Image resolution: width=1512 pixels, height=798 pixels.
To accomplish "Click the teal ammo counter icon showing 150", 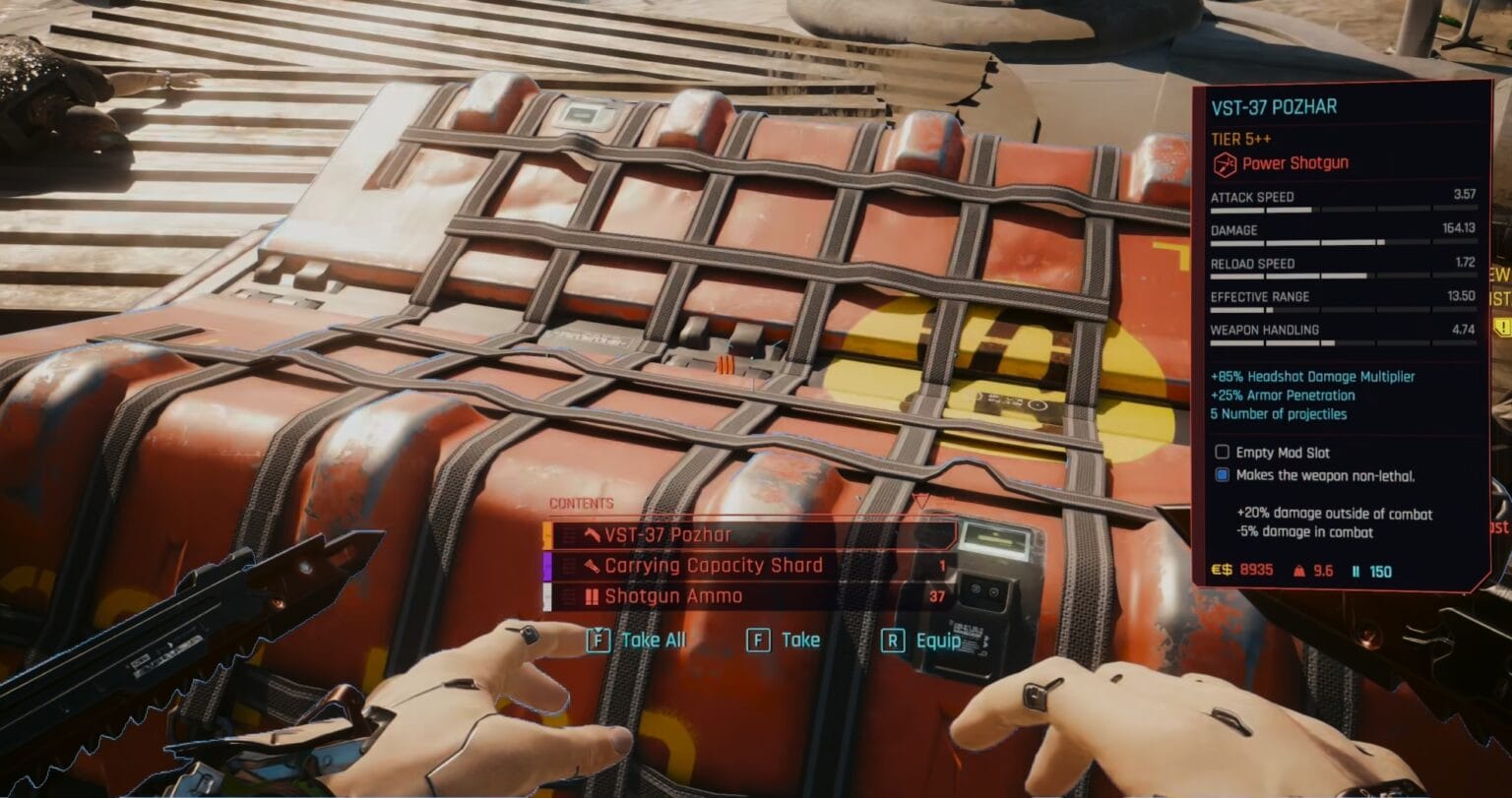I will coord(1356,571).
